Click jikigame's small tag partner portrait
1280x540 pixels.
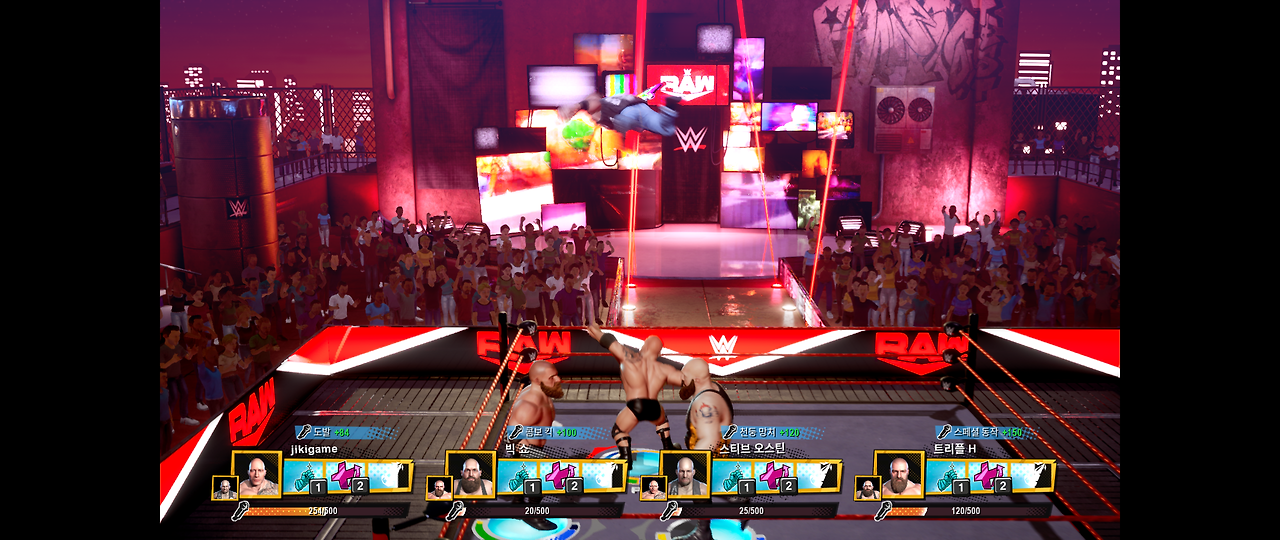click(224, 487)
